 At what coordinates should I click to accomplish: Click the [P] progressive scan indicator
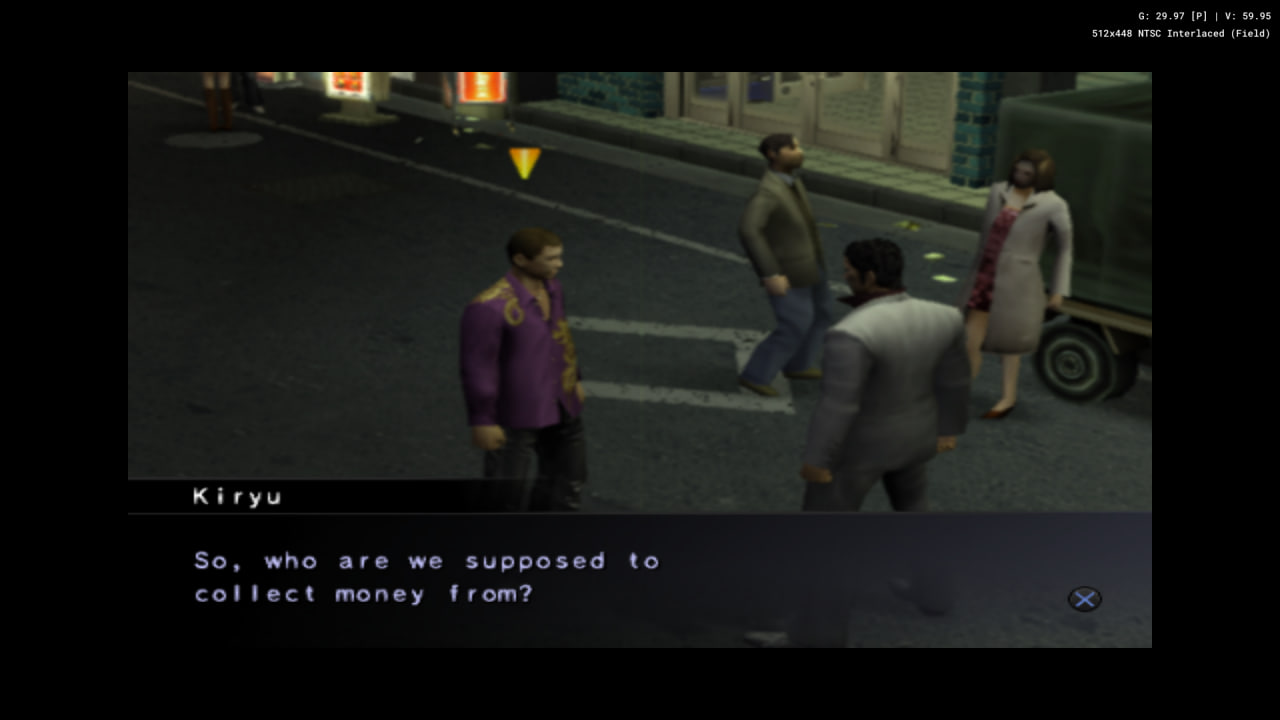coord(1197,15)
